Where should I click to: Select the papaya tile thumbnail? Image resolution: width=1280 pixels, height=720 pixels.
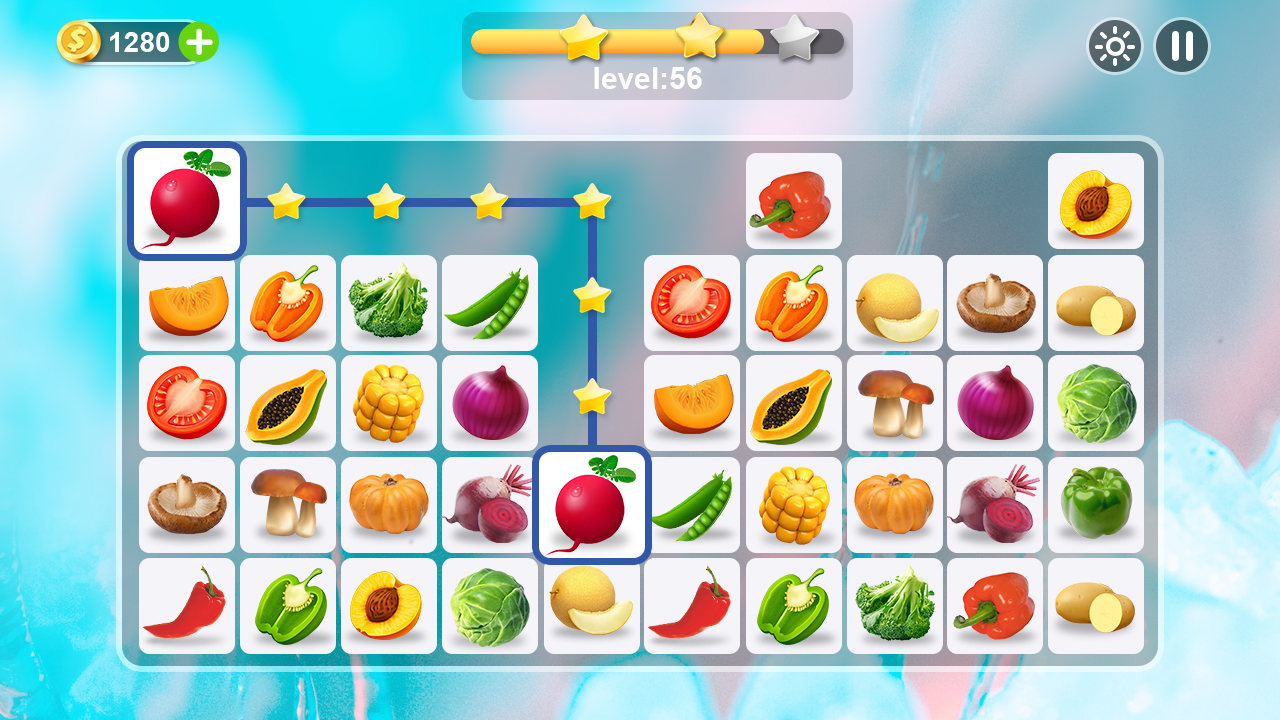288,402
